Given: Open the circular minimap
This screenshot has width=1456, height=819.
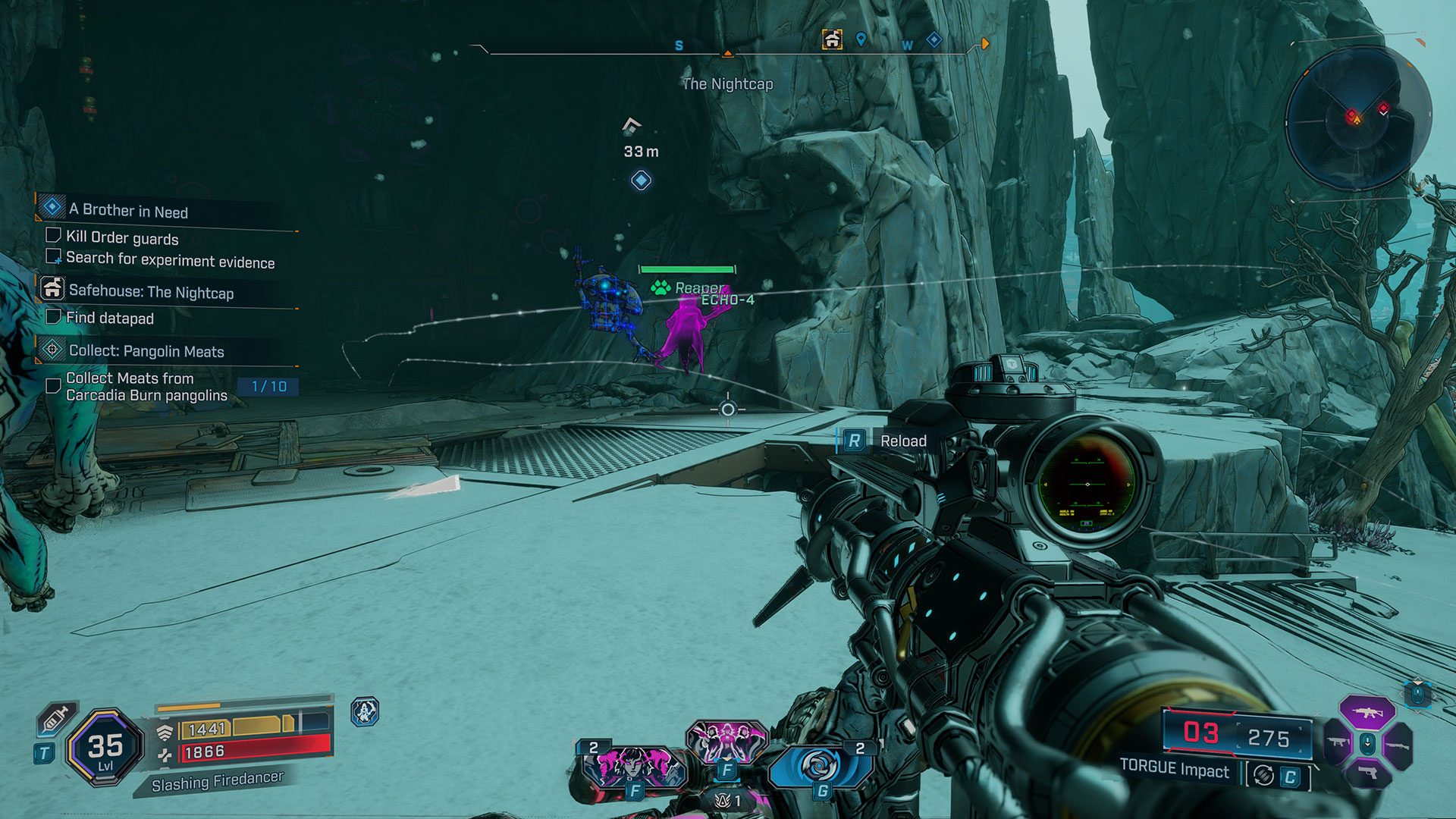Looking at the screenshot, I should [1357, 119].
